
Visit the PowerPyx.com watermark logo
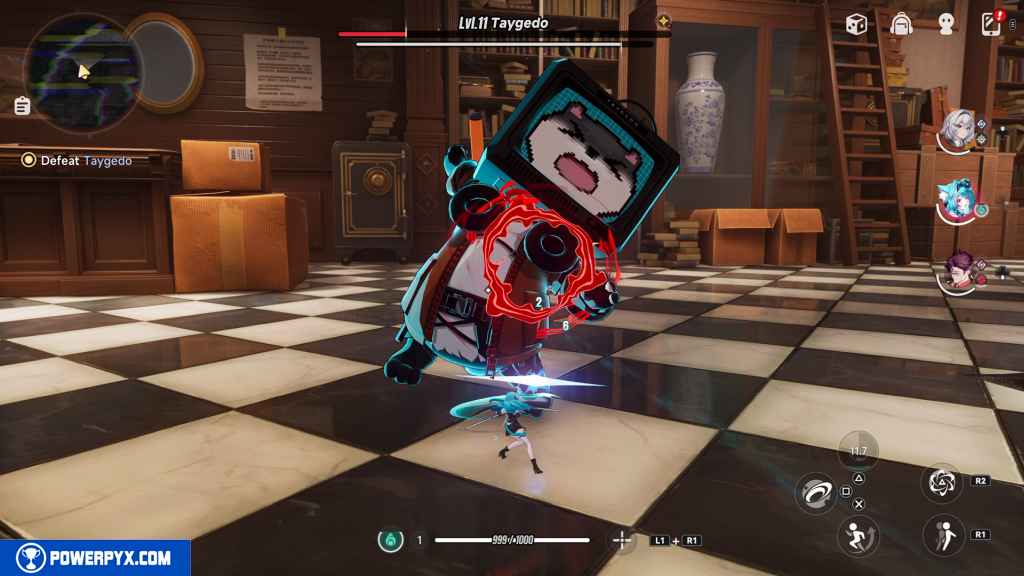[95, 558]
